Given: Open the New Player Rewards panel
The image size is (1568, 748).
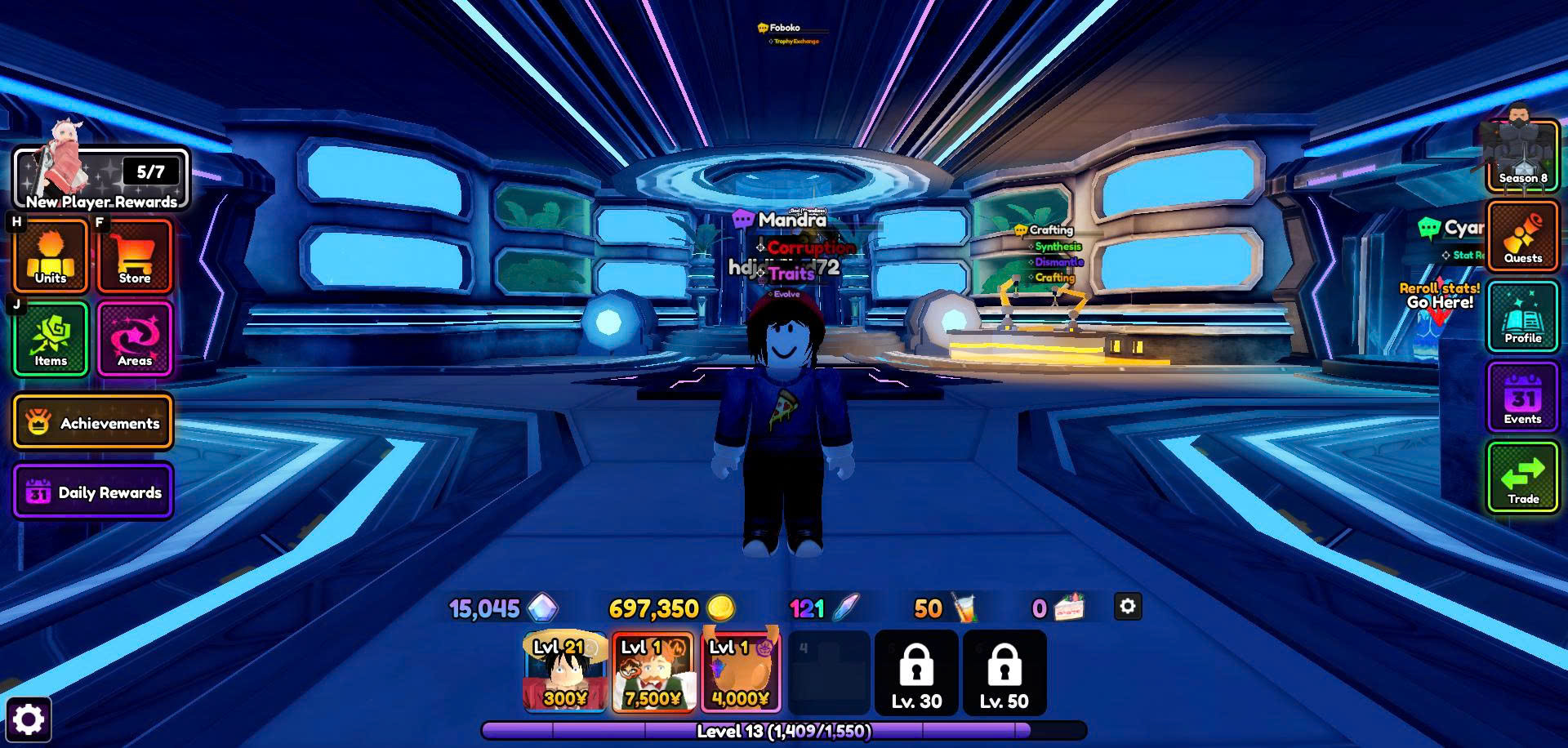Looking at the screenshot, I should coord(100,178).
